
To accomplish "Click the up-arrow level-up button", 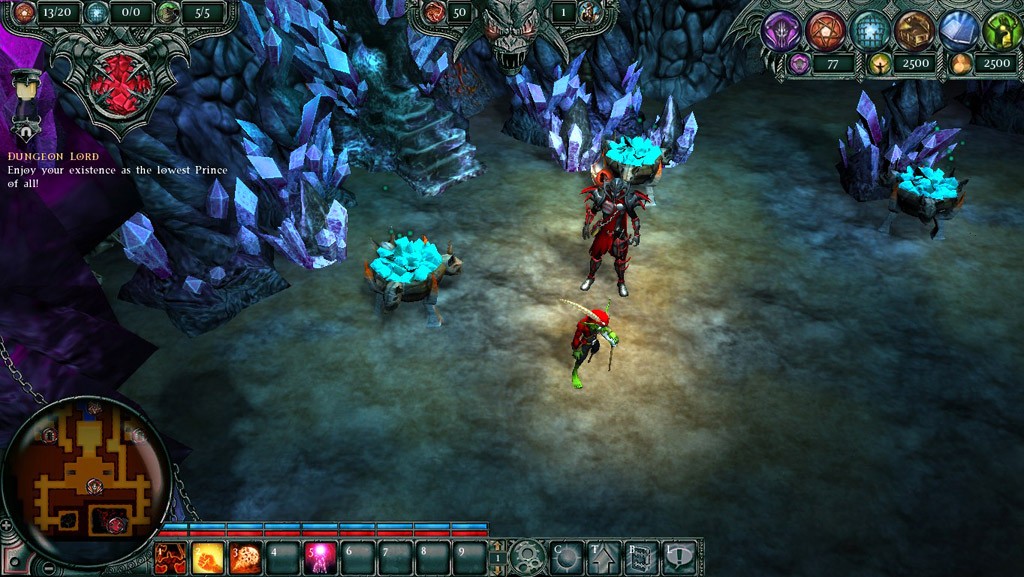I will pos(604,557).
